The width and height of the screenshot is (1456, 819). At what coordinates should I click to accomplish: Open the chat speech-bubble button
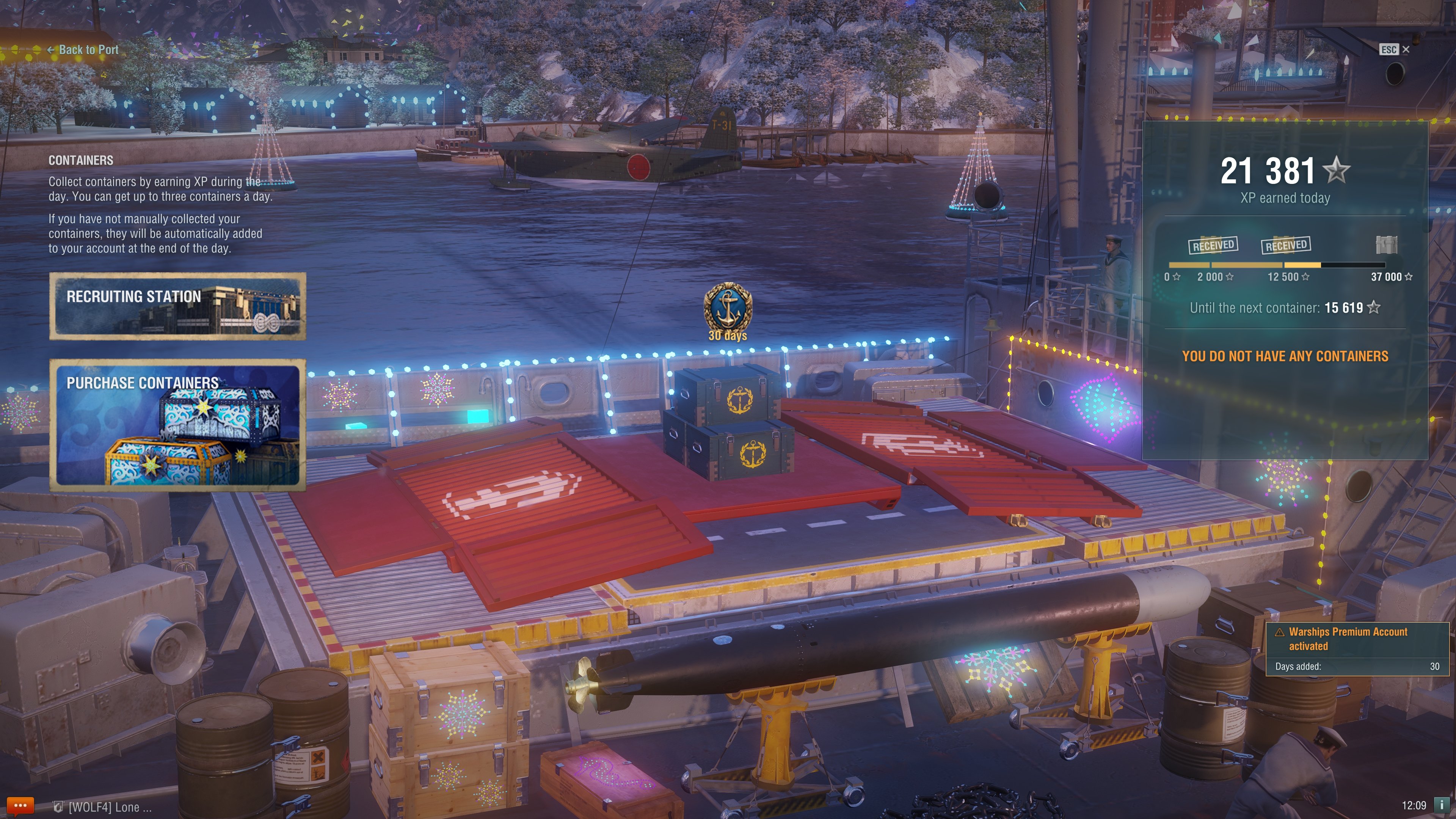[x=20, y=805]
